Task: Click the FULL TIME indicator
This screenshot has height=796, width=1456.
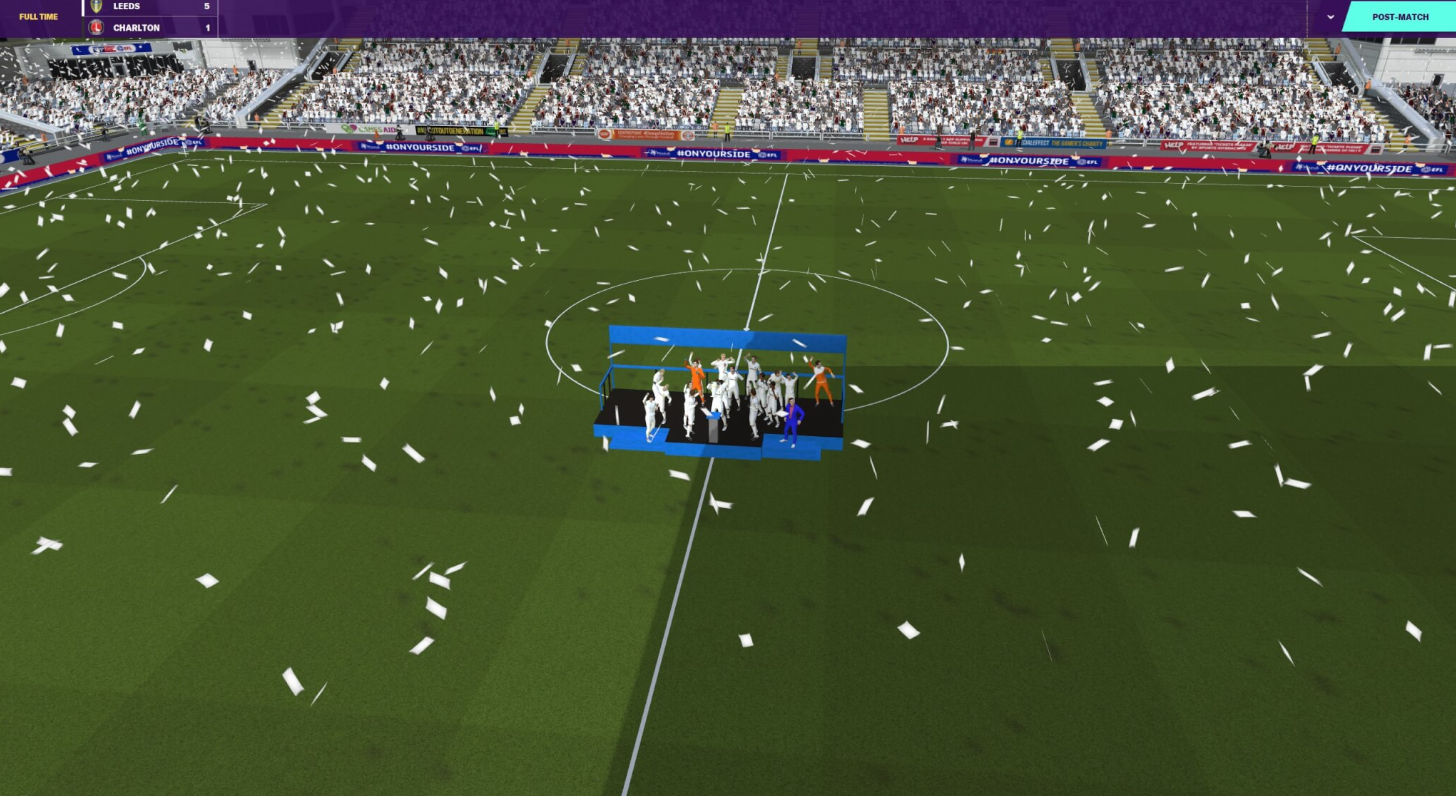Action: click(37, 16)
